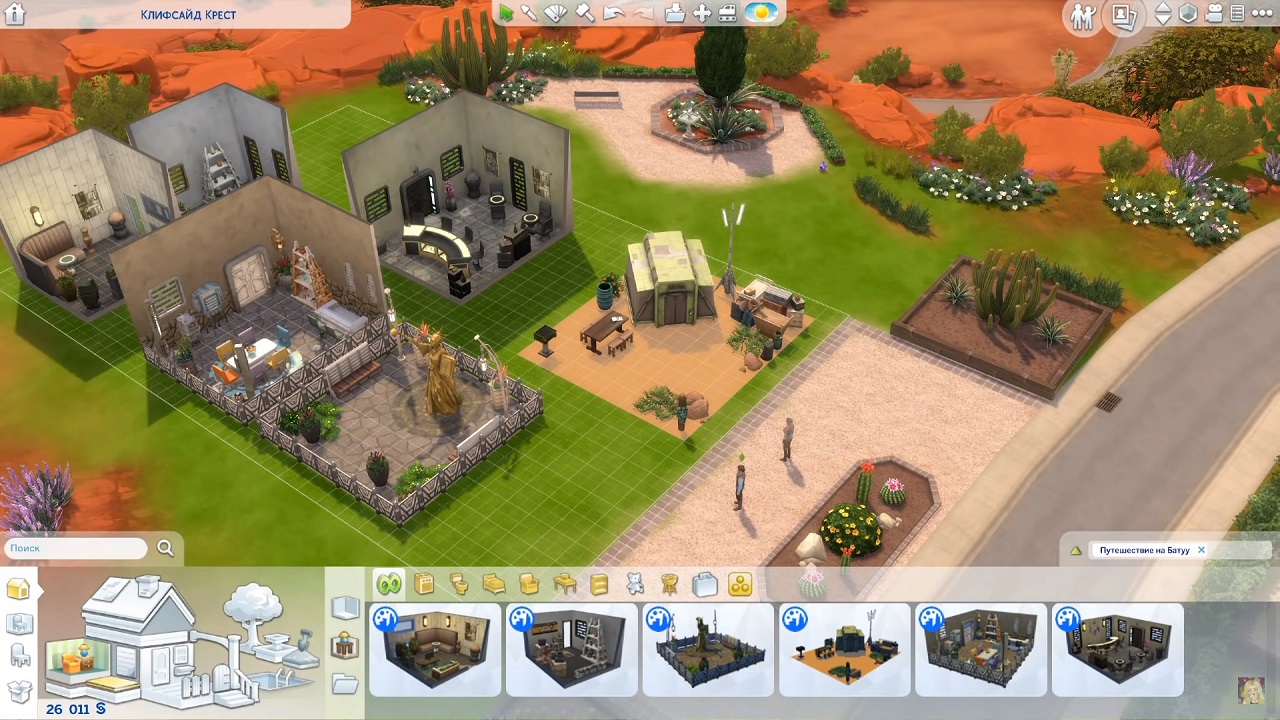Open the three-dots options menu

click(1264, 14)
